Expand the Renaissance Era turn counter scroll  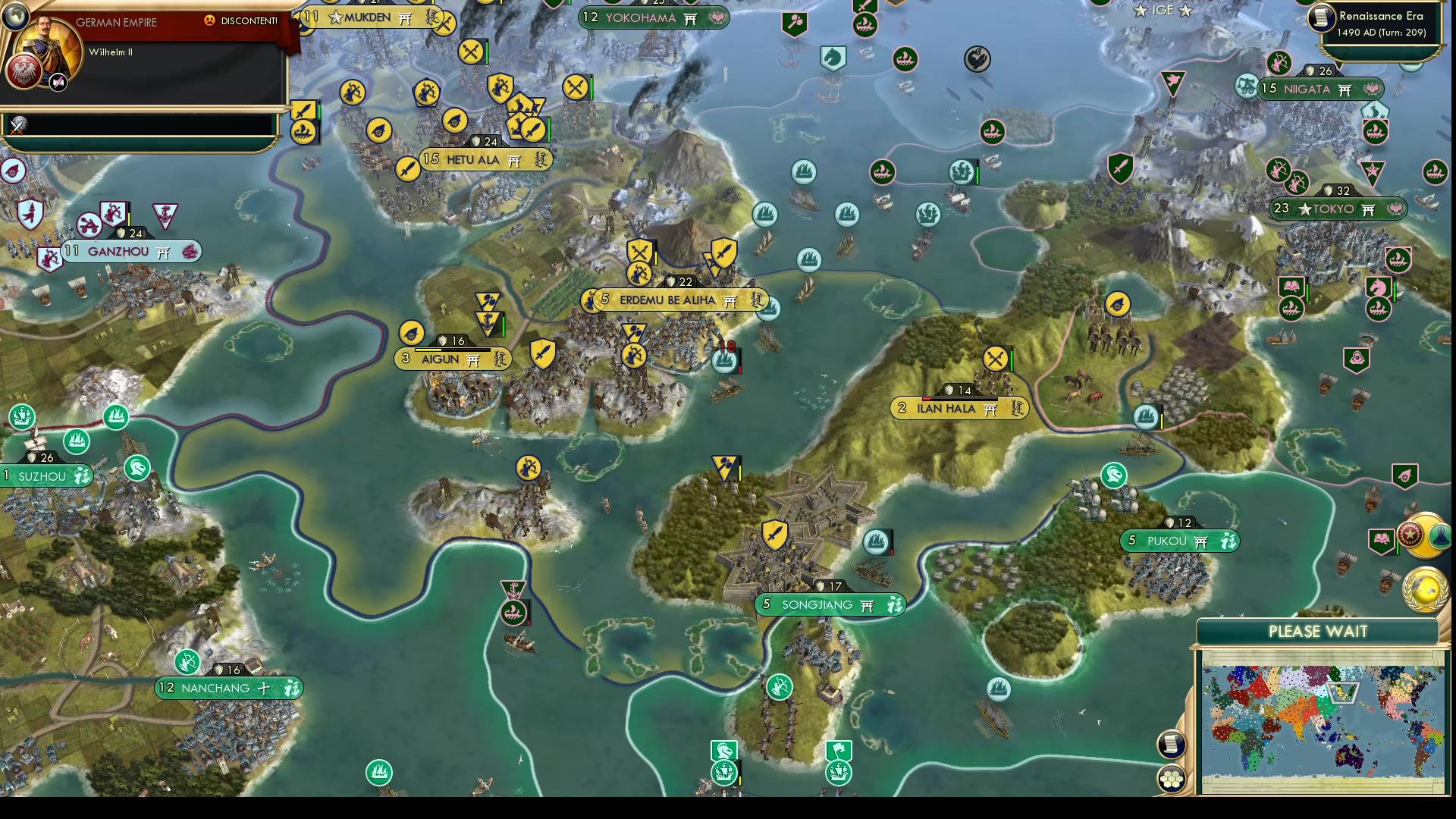(1380, 24)
